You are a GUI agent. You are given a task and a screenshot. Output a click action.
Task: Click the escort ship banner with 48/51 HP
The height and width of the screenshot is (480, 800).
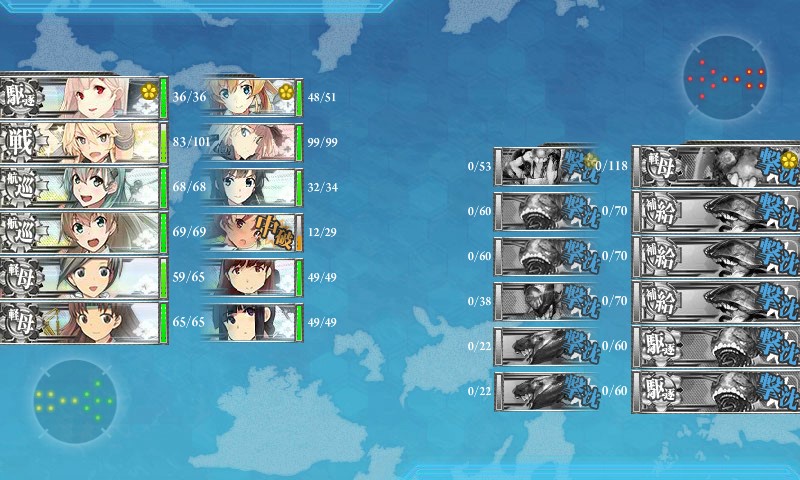pyautogui.click(x=252, y=97)
